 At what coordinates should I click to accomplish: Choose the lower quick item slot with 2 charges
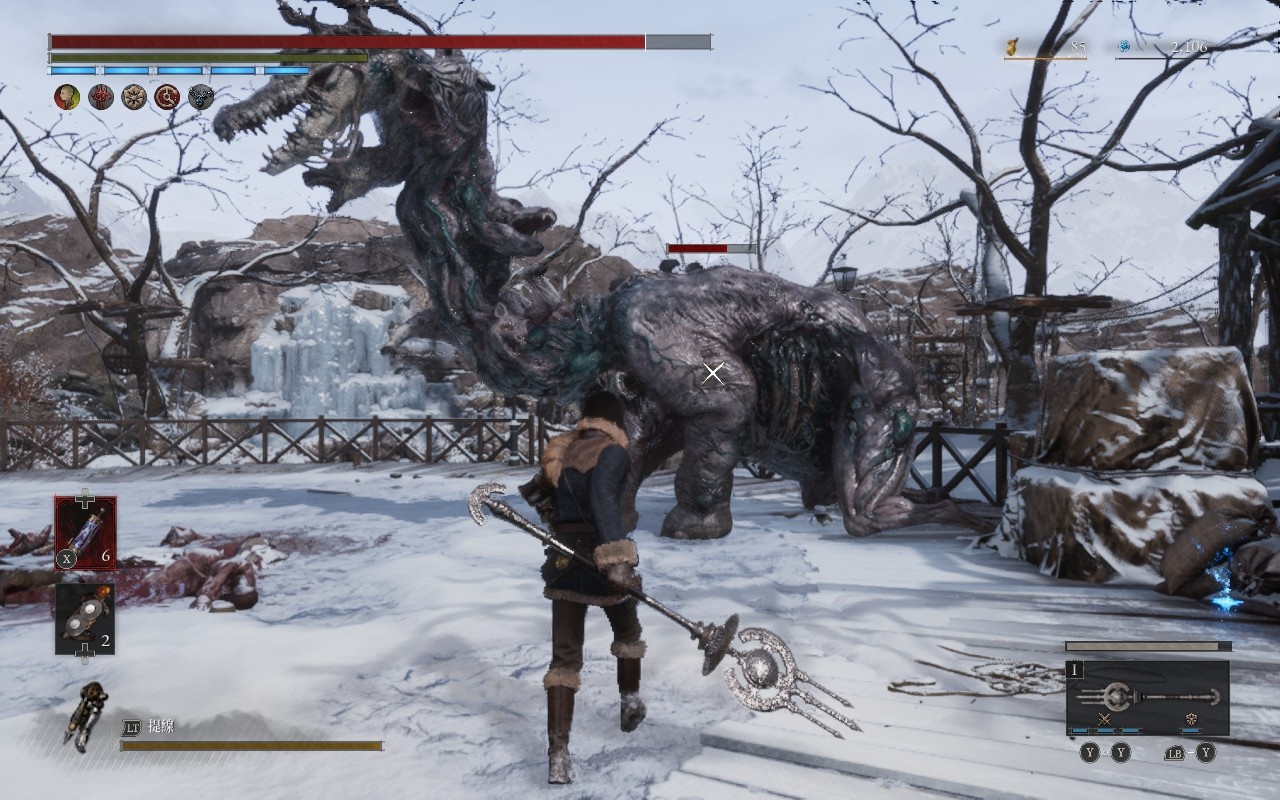coord(85,619)
